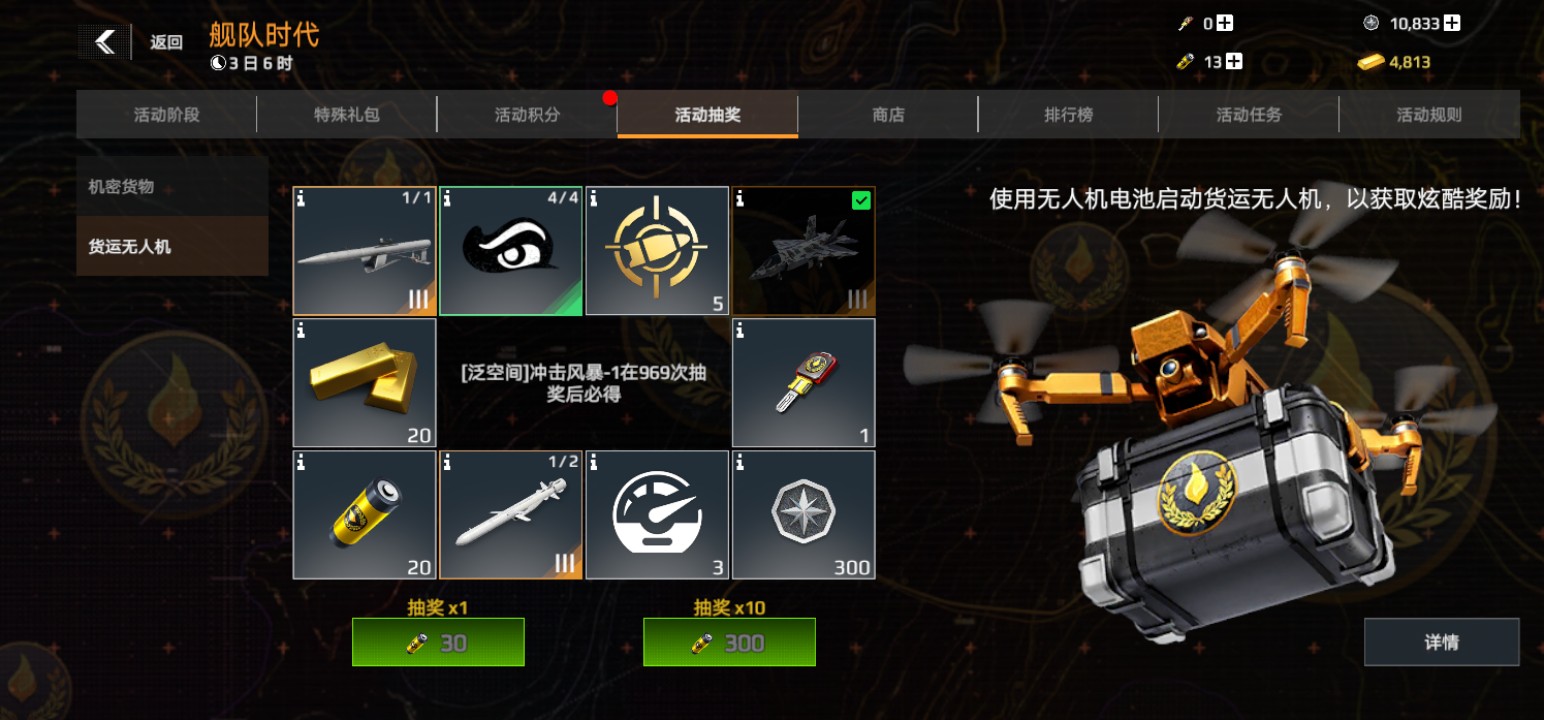Show details of the stealth aircraft item
The image size is (1544, 720).
pyautogui.click(x=740, y=197)
